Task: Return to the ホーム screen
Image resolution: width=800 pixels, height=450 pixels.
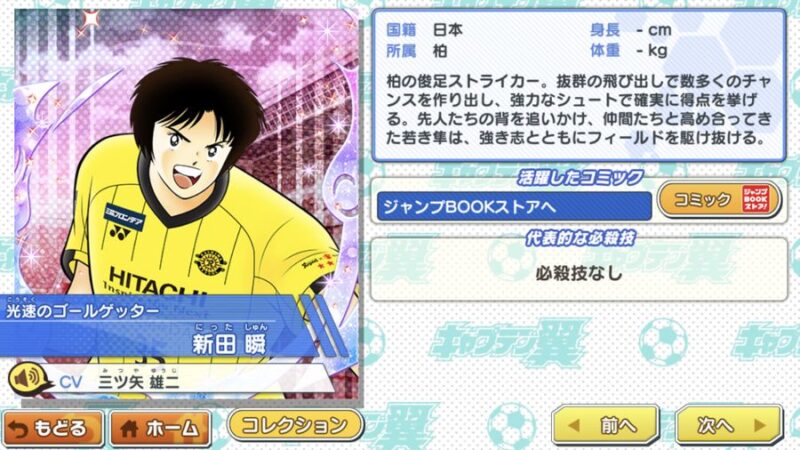Action: tap(160, 427)
